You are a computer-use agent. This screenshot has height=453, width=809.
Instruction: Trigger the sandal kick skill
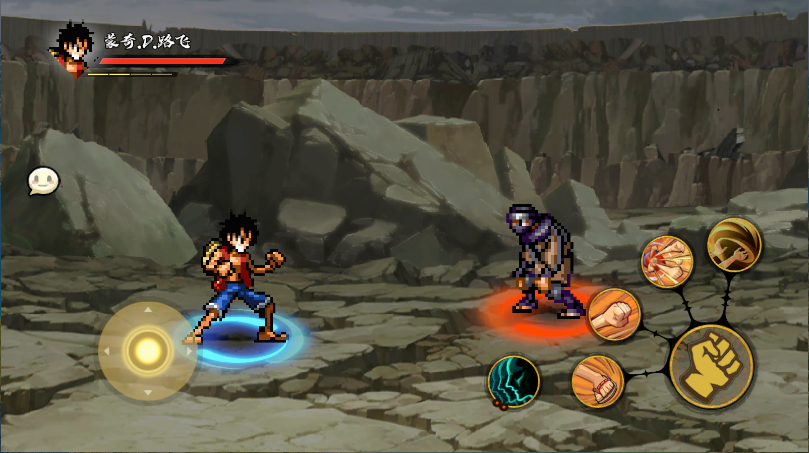(597, 381)
